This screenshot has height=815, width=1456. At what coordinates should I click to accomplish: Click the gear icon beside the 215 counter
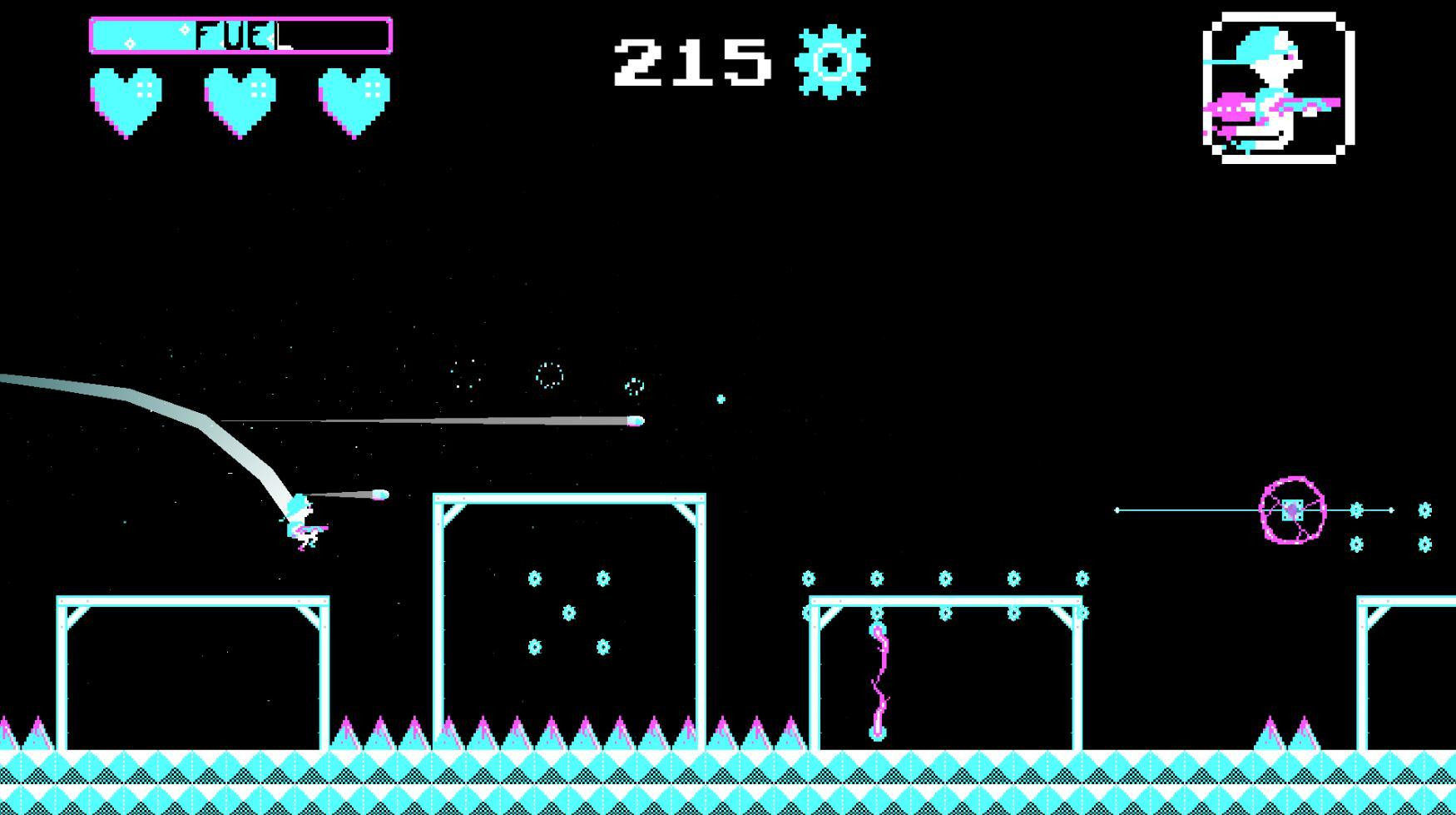(x=829, y=61)
